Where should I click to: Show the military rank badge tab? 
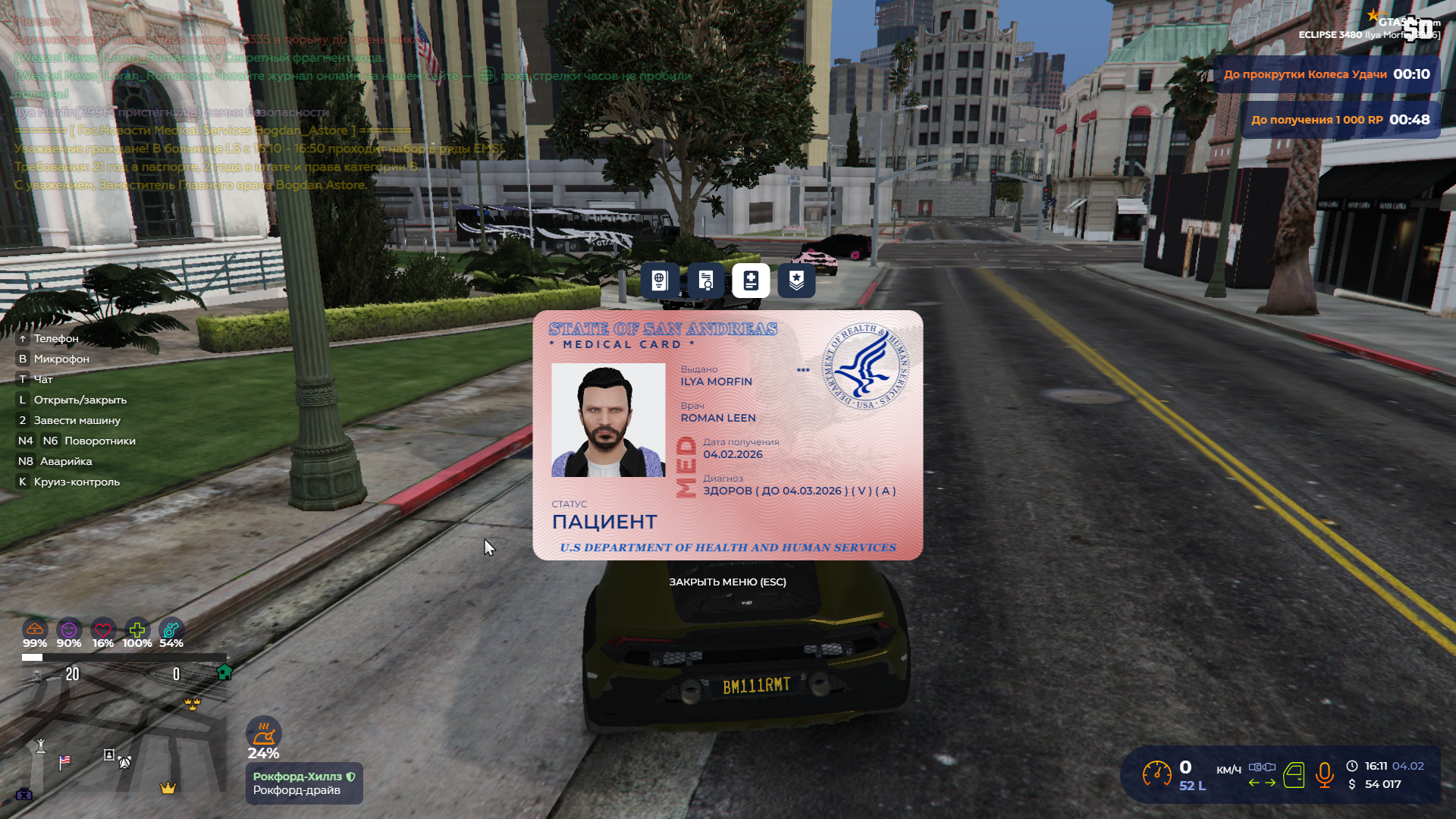(x=796, y=281)
